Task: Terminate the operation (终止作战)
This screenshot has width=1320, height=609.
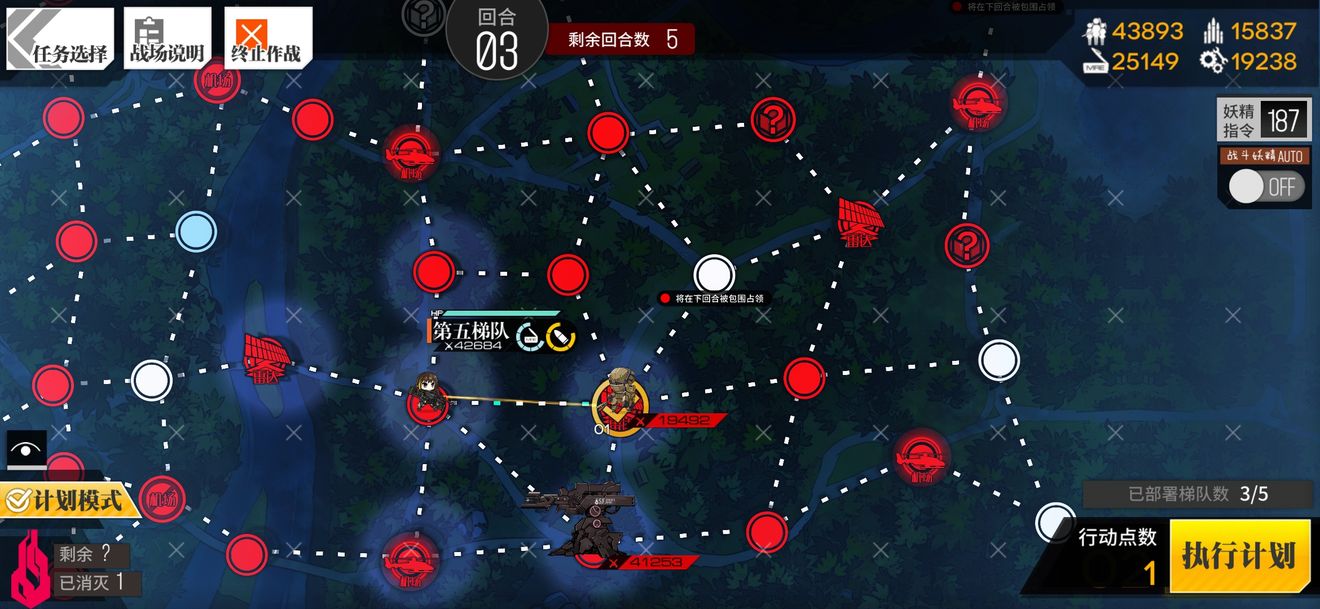Action: tap(267, 39)
